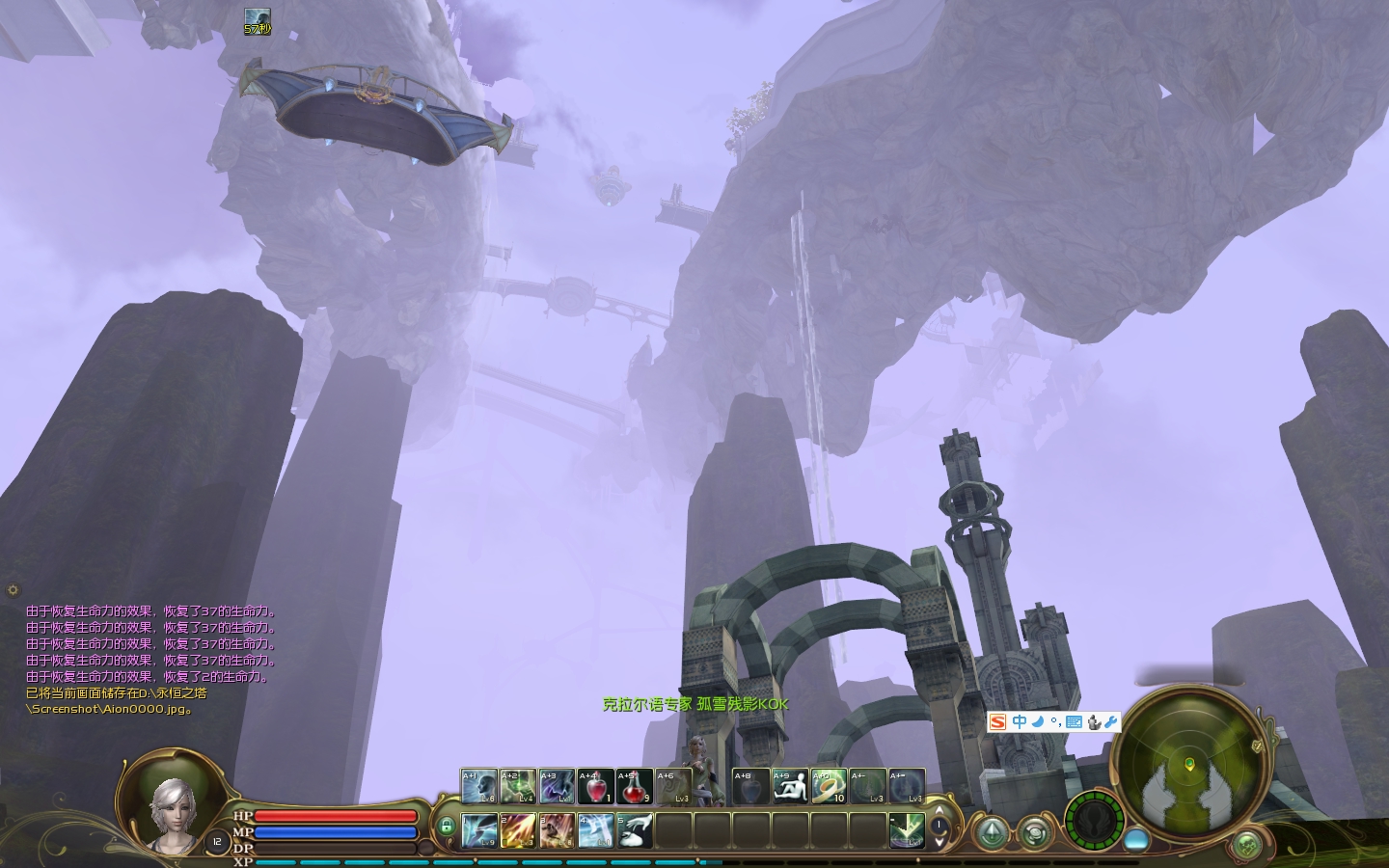Image resolution: width=1389 pixels, height=868 pixels.
Task: Click the wings flight gauge button
Action: pyautogui.click(x=1095, y=821)
